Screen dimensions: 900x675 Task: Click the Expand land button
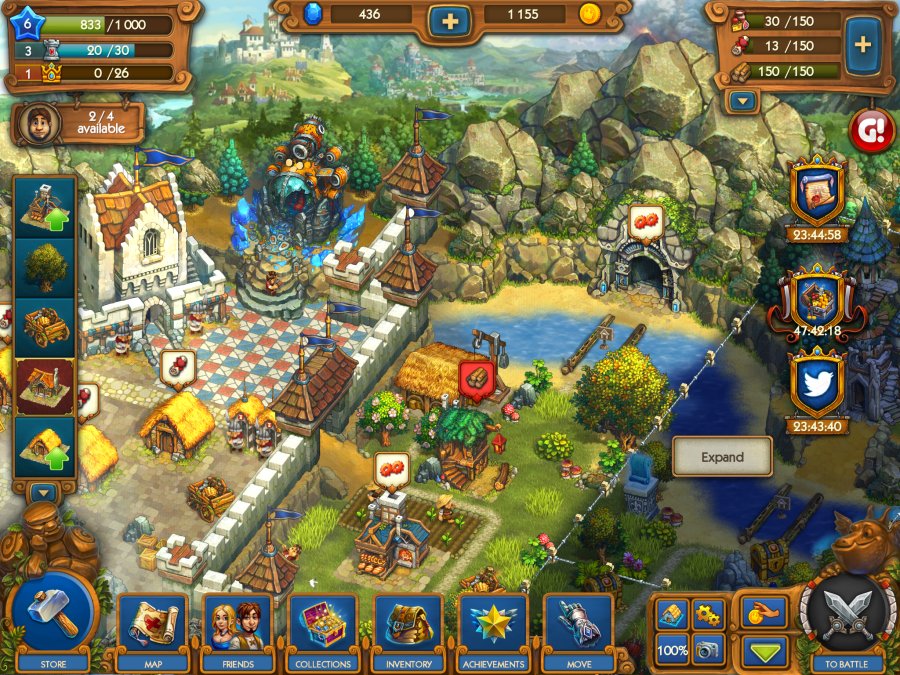(x=722, y=457)
